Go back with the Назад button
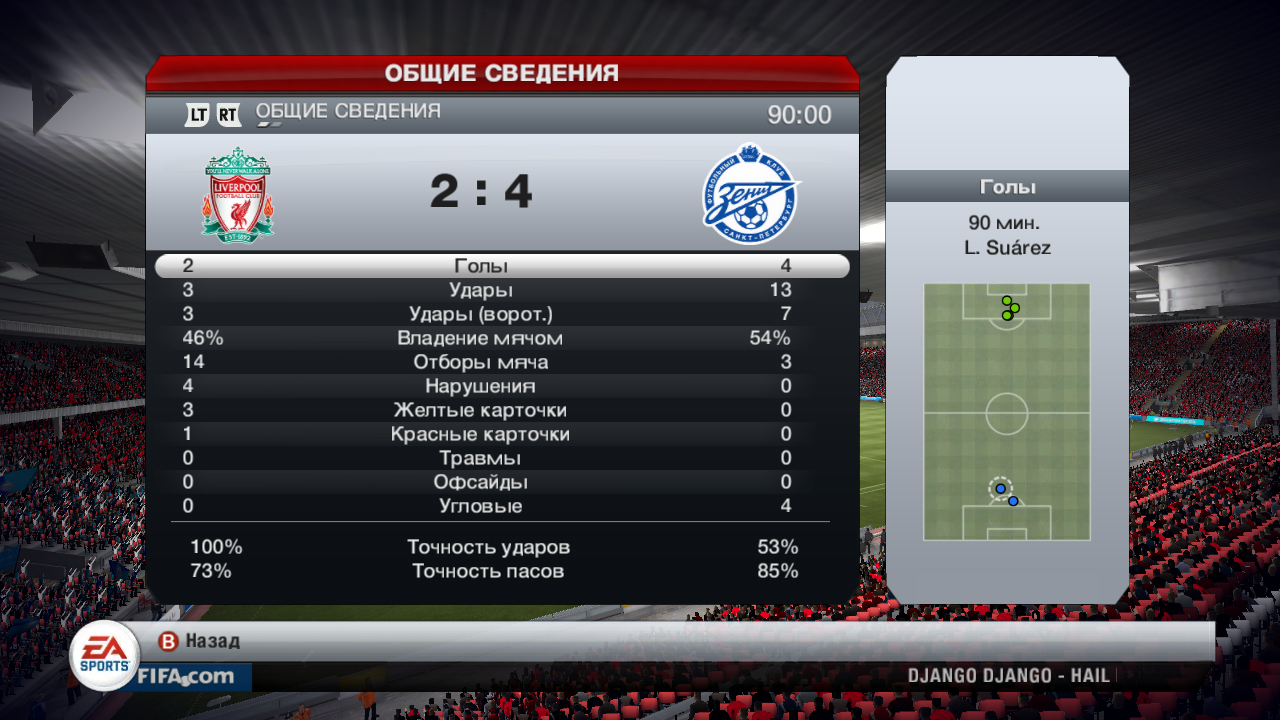Image resolution: width=1280 pixels, height=720 pixels. point(200,641)
